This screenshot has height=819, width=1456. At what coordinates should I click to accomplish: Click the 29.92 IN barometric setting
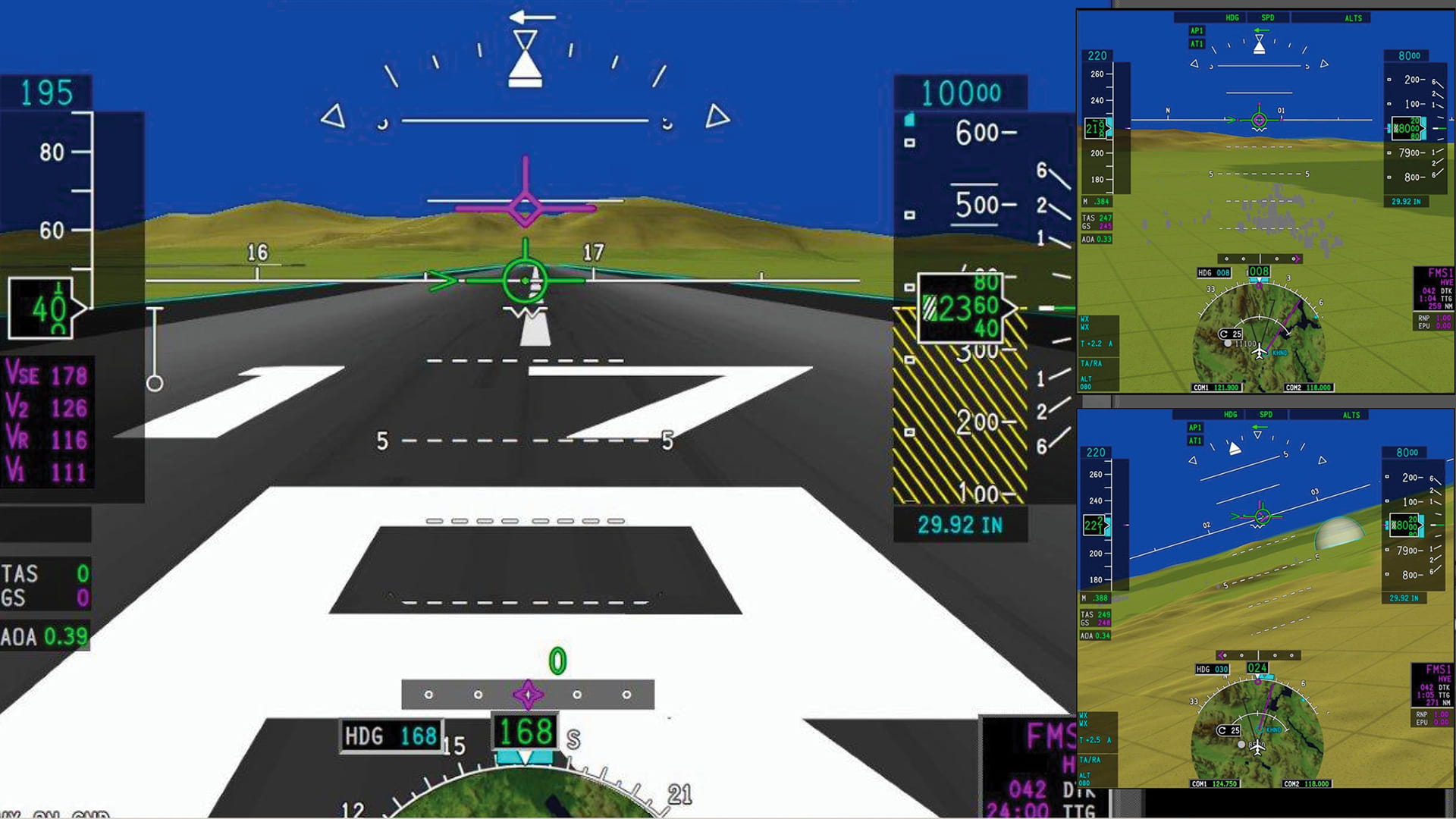960,522
